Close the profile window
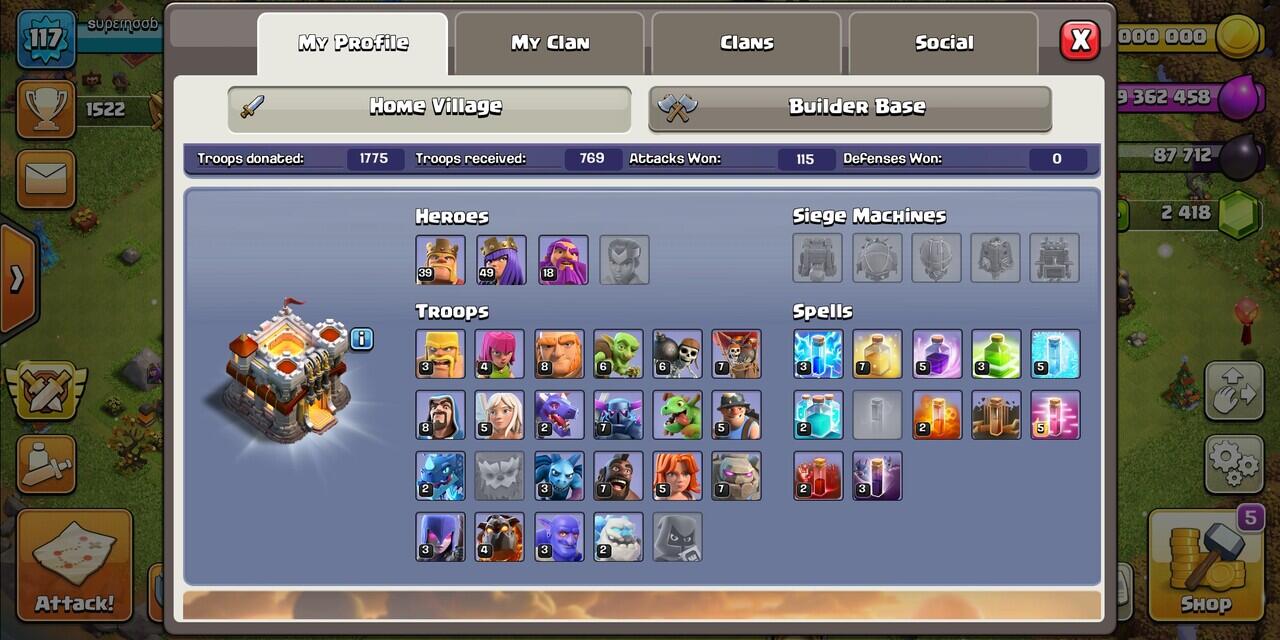Screen dimensions: 1280x640 (x=1080, y=41)
